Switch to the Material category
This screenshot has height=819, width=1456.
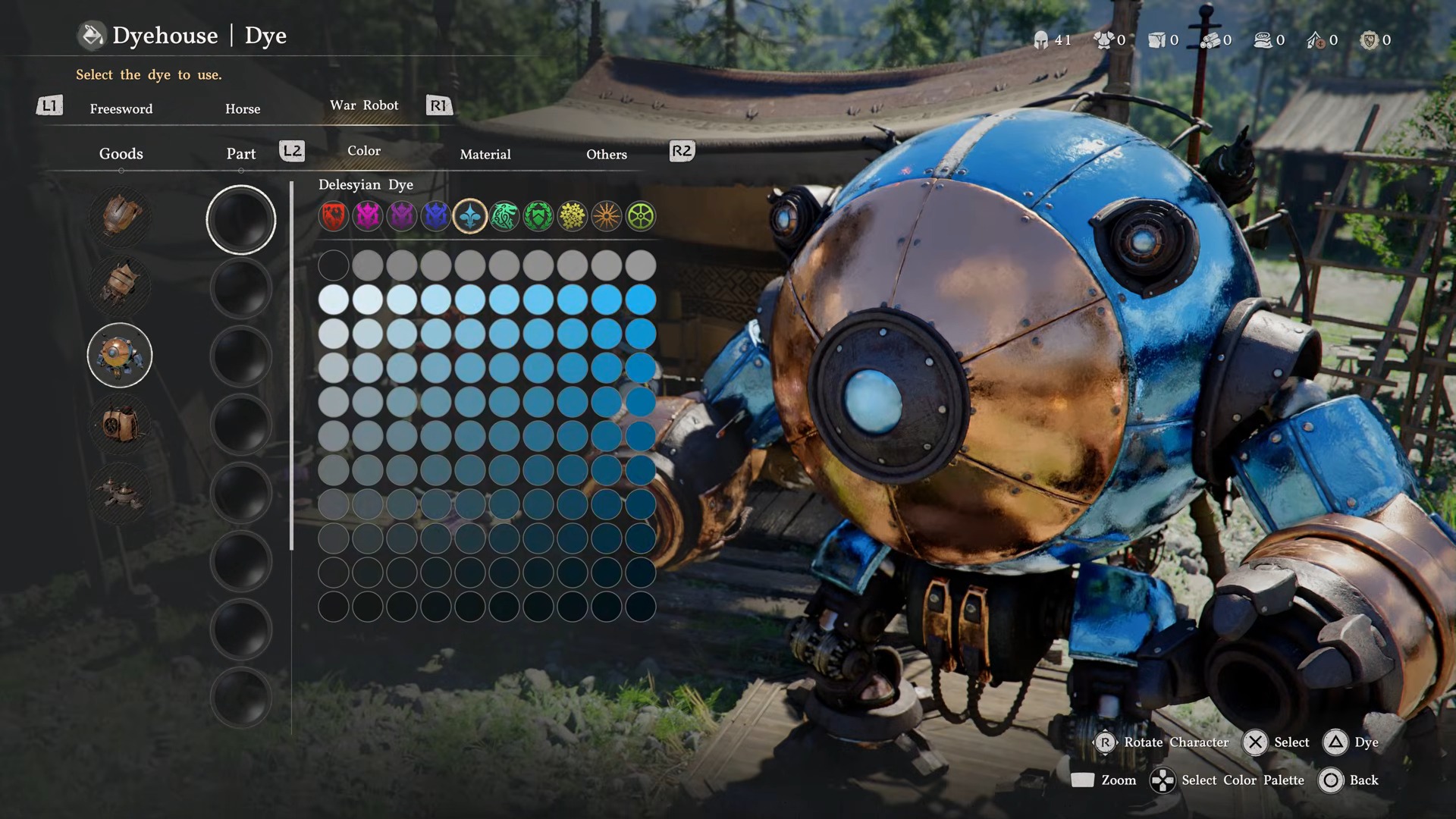486,154
